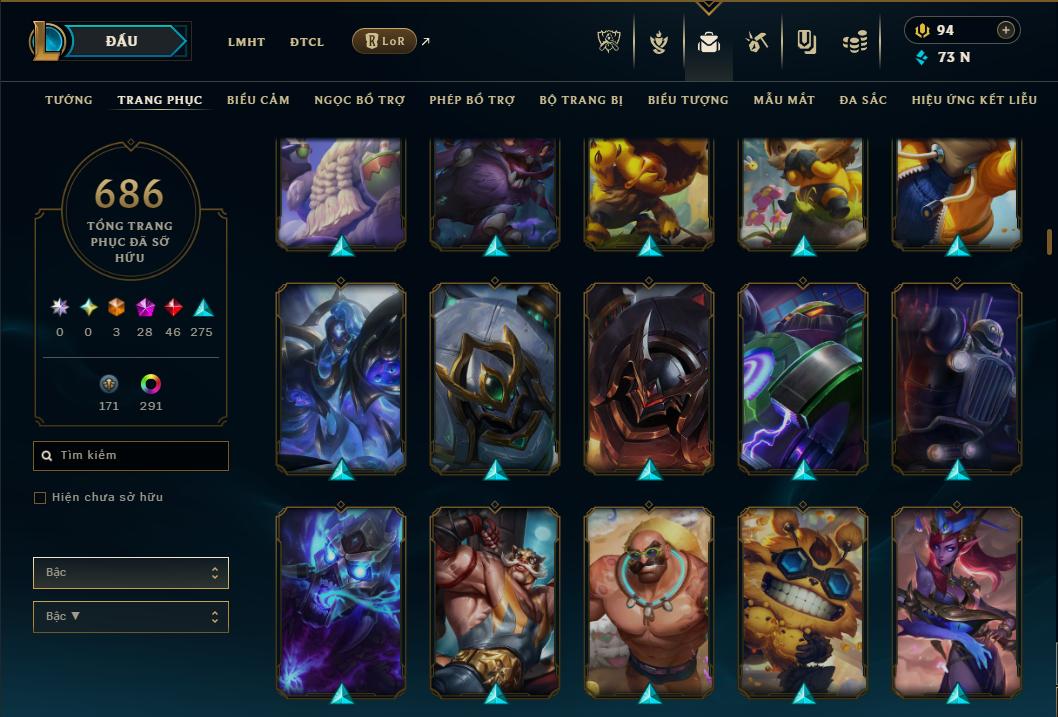The height and width of the screenshot is (717, 1058).
Task: Switch to the LMHT game mode link
Action: (246, 42)
